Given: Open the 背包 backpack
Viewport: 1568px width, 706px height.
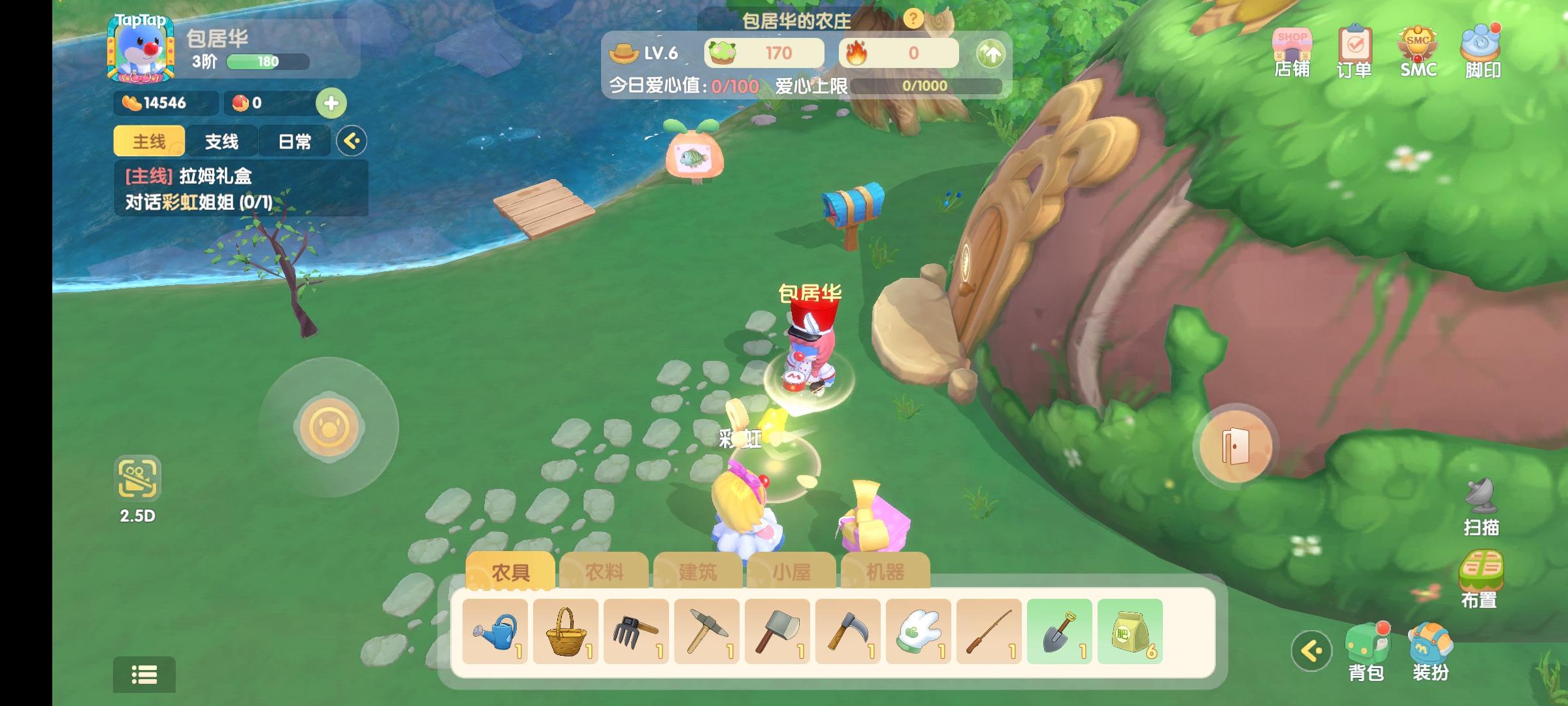Looking at the screenshot, I should pyautogui.click(x=1366, y=652).
